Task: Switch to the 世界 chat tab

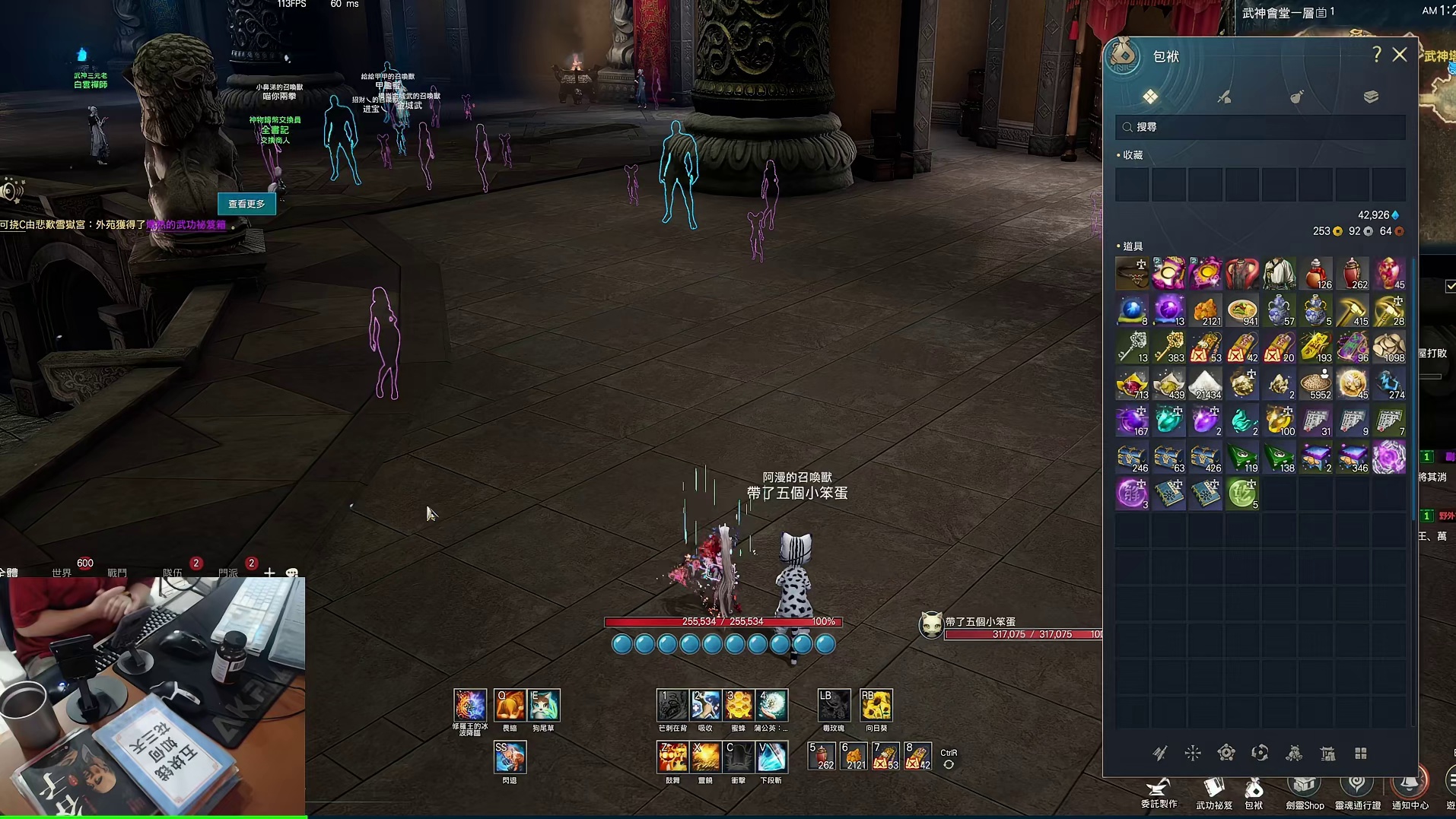Action: [62, 572]
